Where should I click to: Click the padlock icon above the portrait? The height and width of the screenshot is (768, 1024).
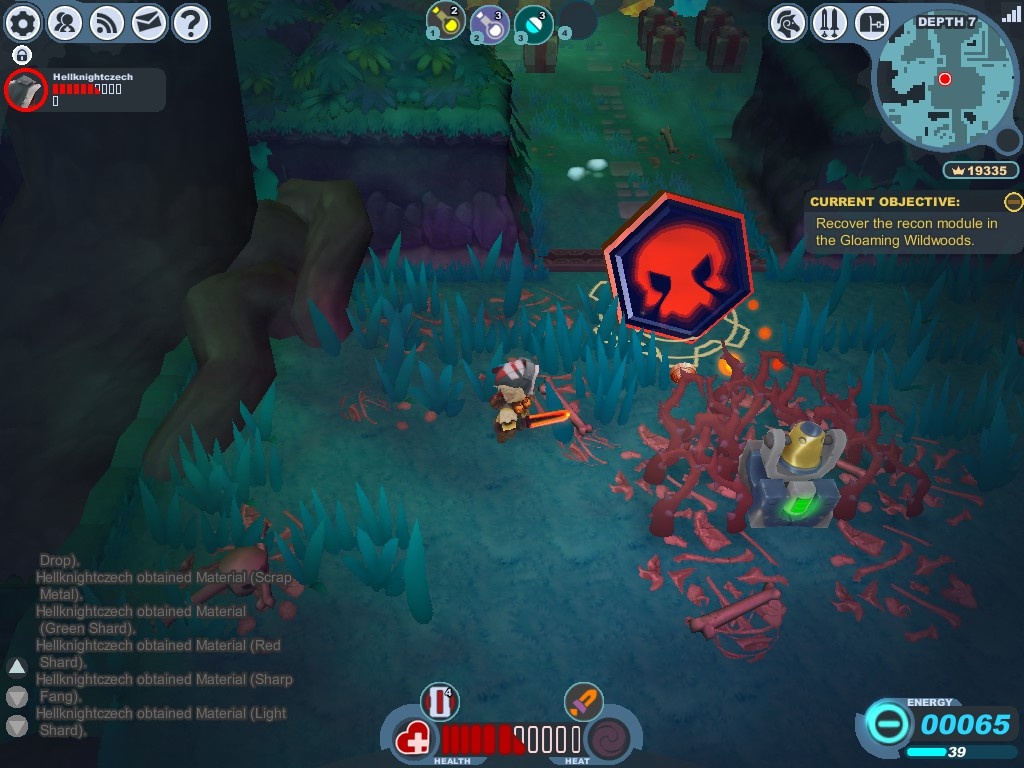21,55
